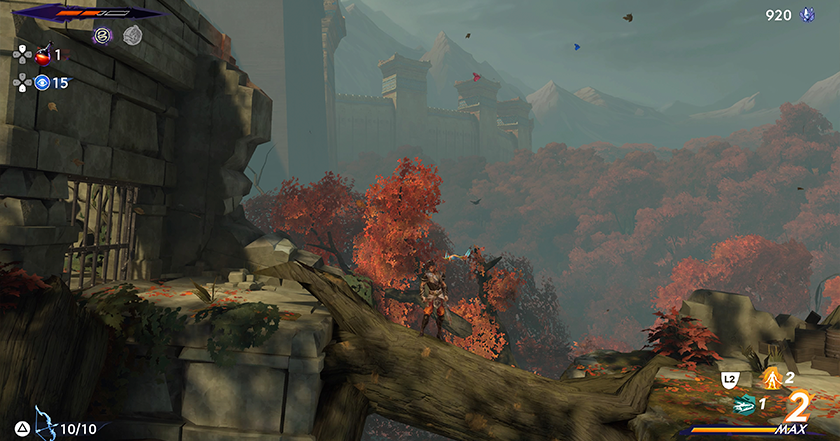Image resolution: width=840 pixels, height=441 pixels.
Task: Click the purple swirl amulet icon
Action: [x=102, y=36]
